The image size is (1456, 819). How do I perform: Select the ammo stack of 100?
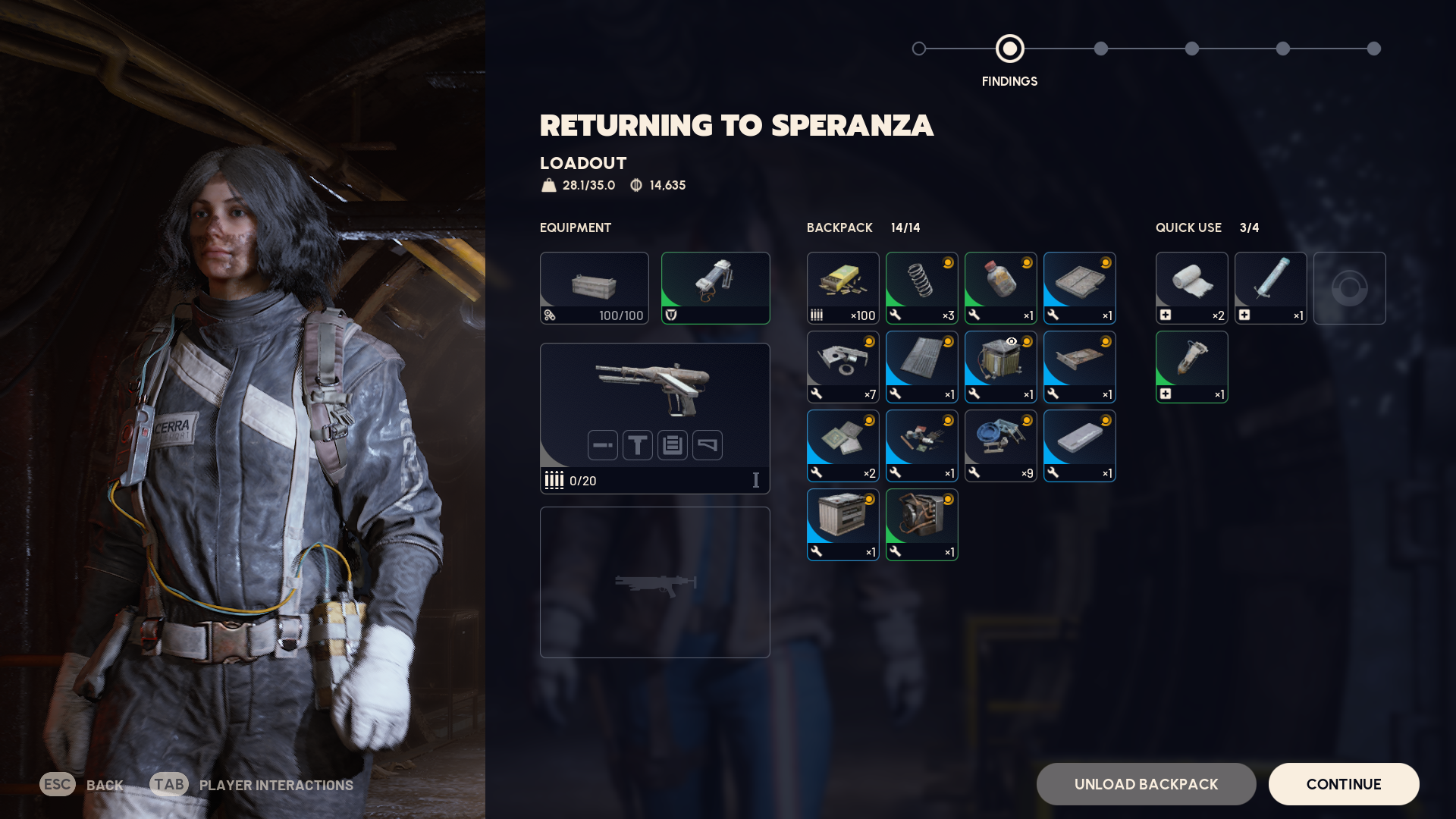(x=843, y=288)
